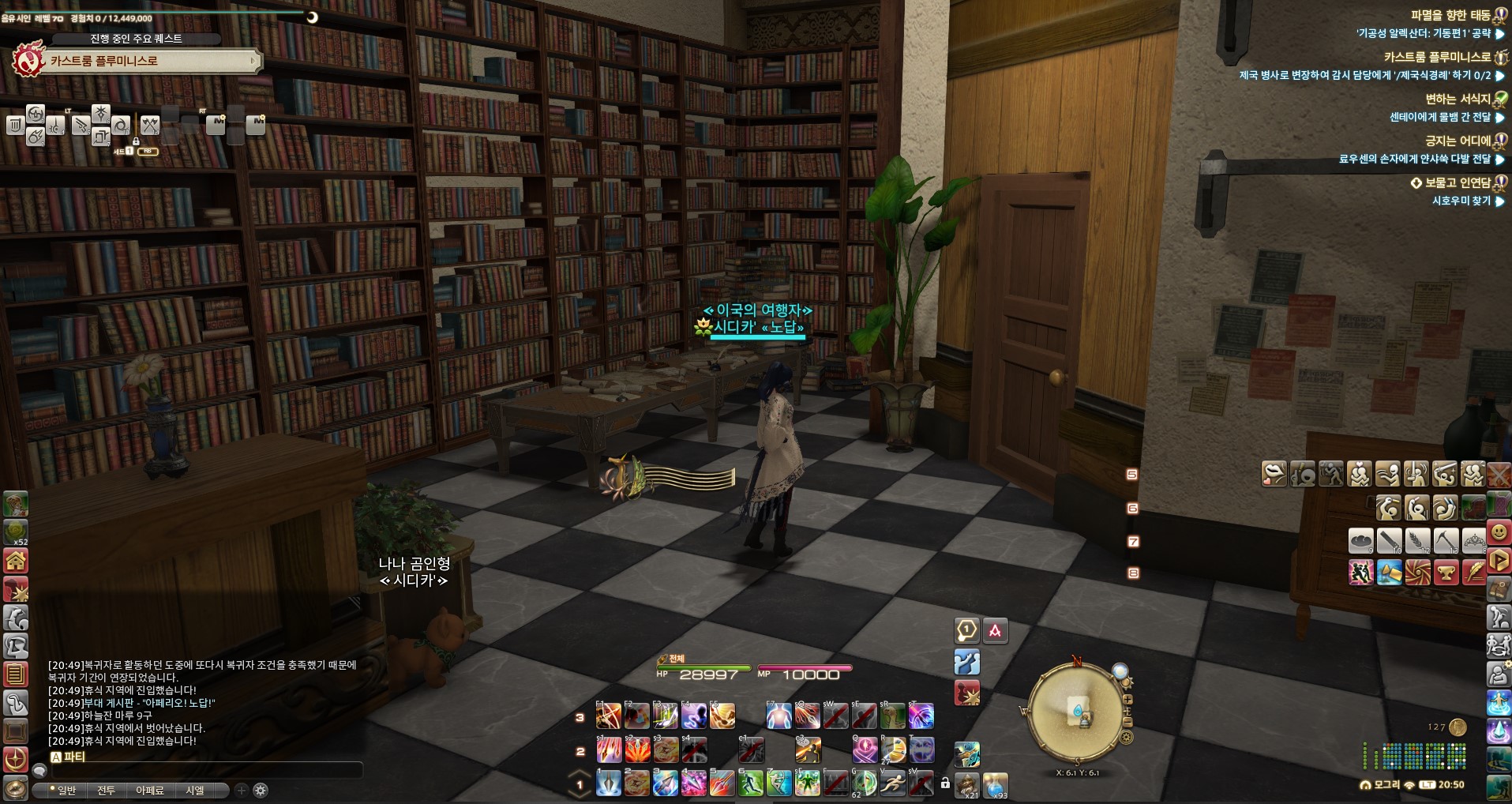Open the smiley face emote menu
This screenshot has width=1512, height=804.
click(1498, 532)
